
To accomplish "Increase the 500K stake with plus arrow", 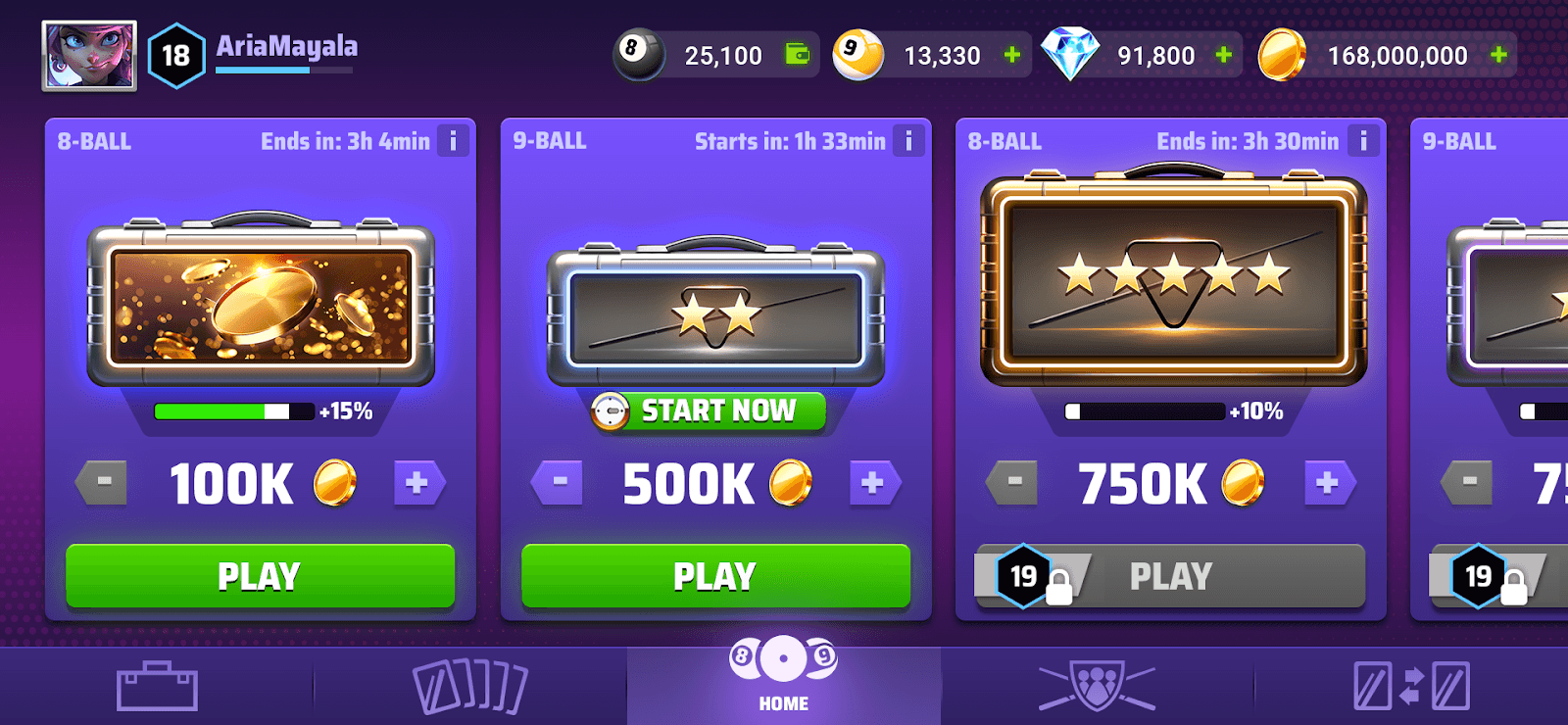I will click(875, 481).
